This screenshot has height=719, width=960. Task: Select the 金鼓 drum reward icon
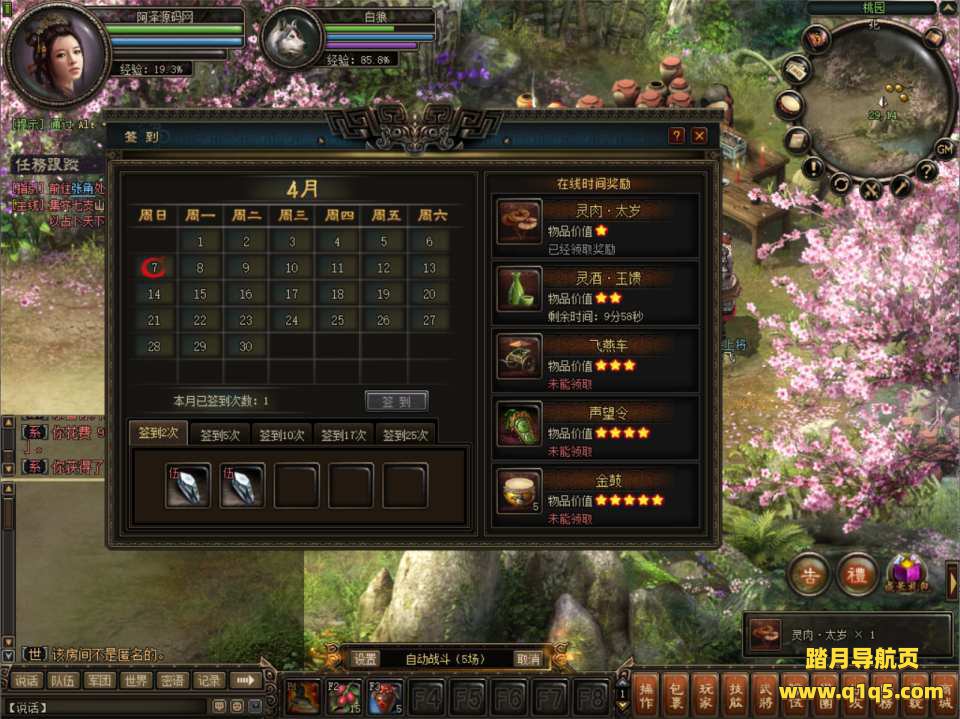point(519,491)
